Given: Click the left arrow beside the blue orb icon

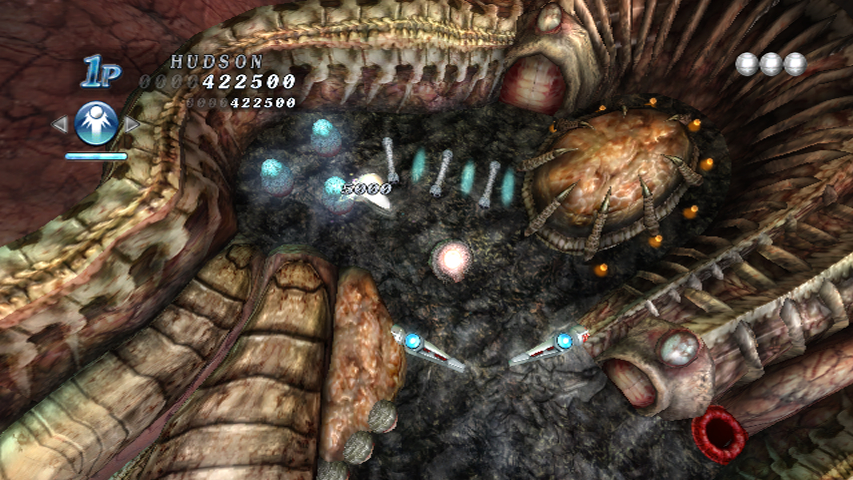Looking at the screenshot, I should [59, 125].
